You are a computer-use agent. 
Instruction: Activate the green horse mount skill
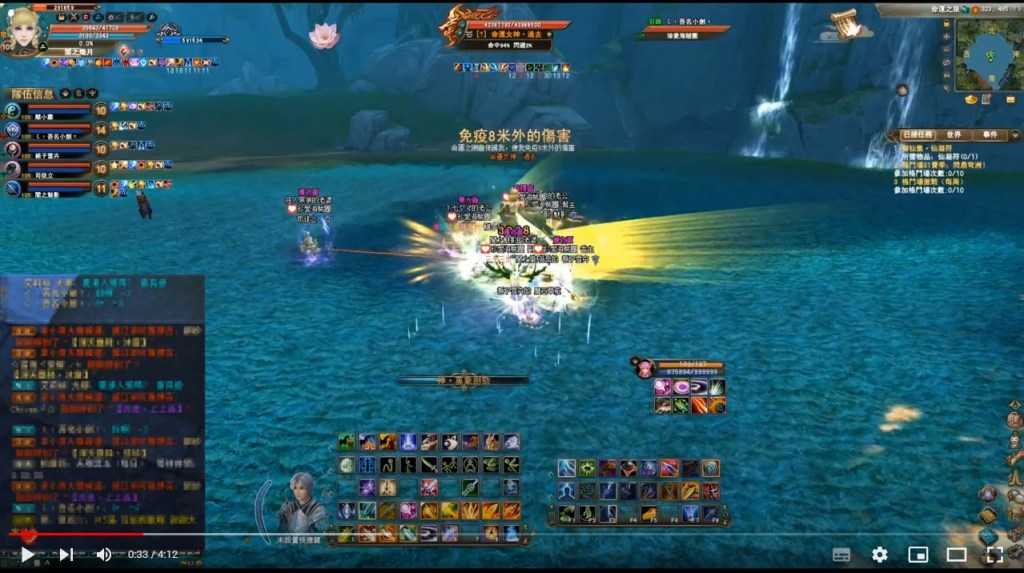pos(346,442)
